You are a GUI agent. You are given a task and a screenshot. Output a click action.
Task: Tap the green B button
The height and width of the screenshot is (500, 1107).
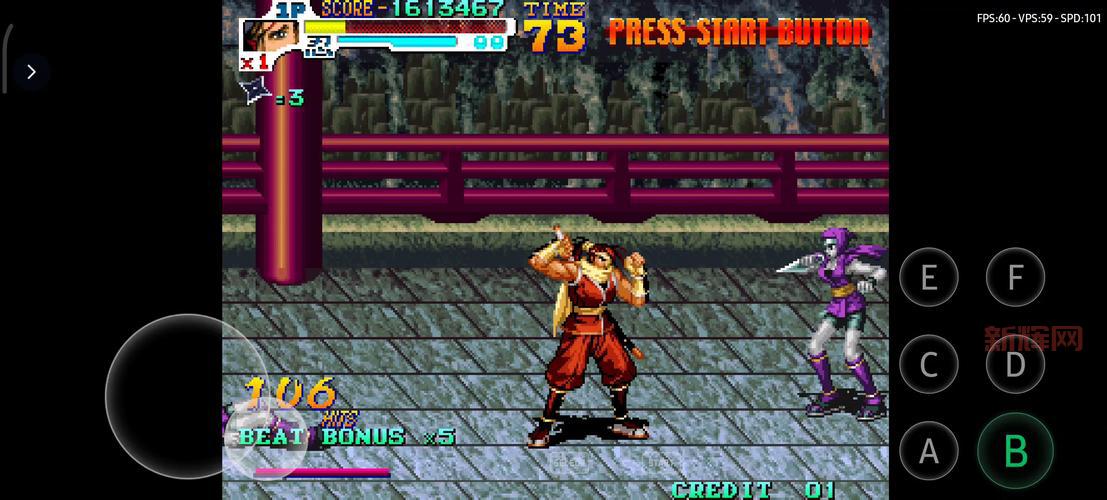[1015, 451]
